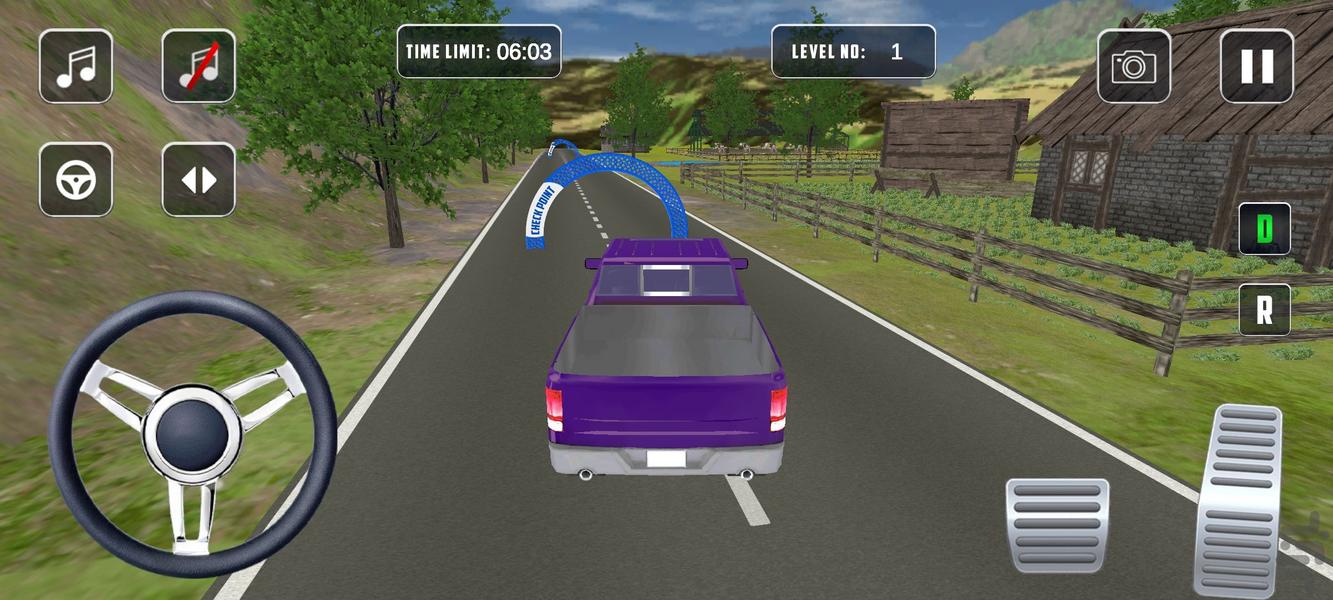The image size is (1333, 600).
Task: Switch to left-right arrow steering controls
Action: pos(198,180)
